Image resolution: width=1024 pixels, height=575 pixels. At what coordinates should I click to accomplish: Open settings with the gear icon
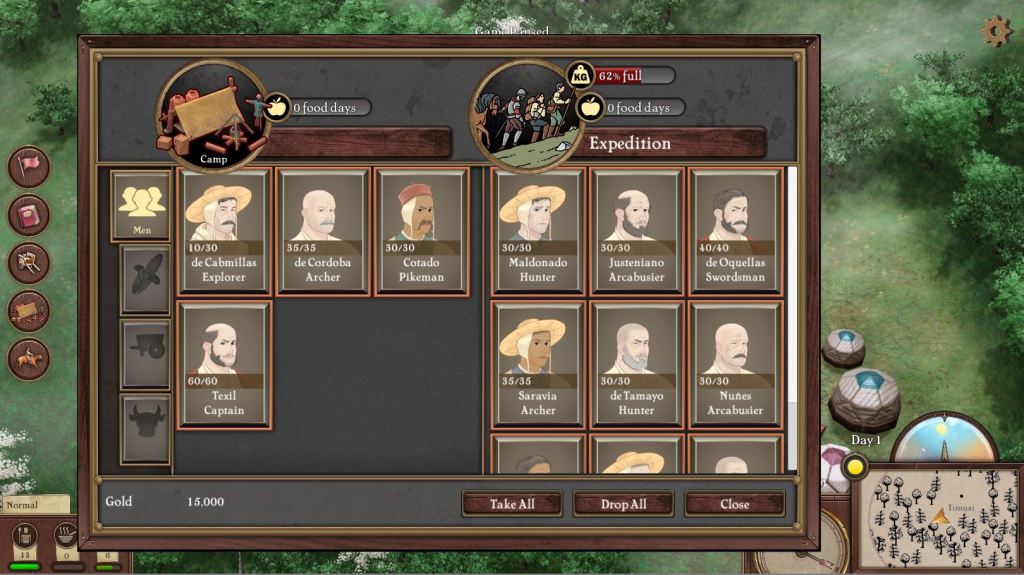point(996,31)
